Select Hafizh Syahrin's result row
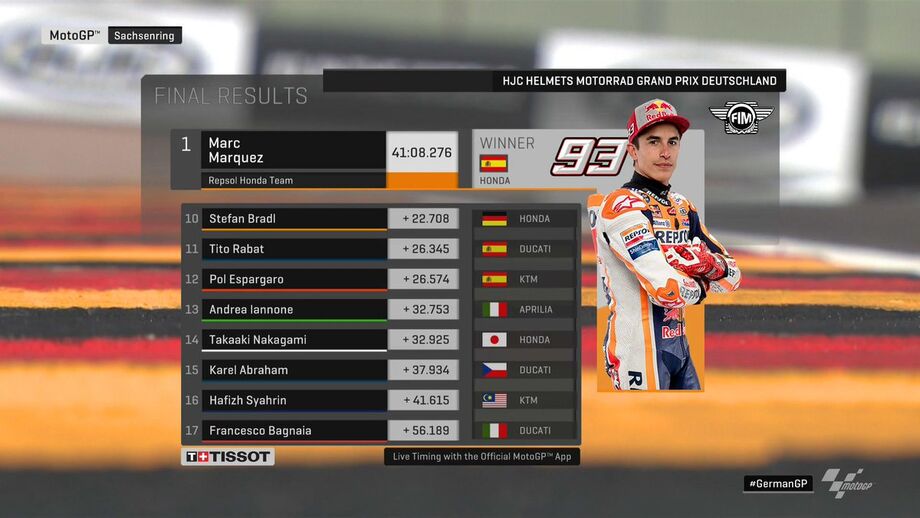Viewport: 920px width, 518px height. point(295,400)
